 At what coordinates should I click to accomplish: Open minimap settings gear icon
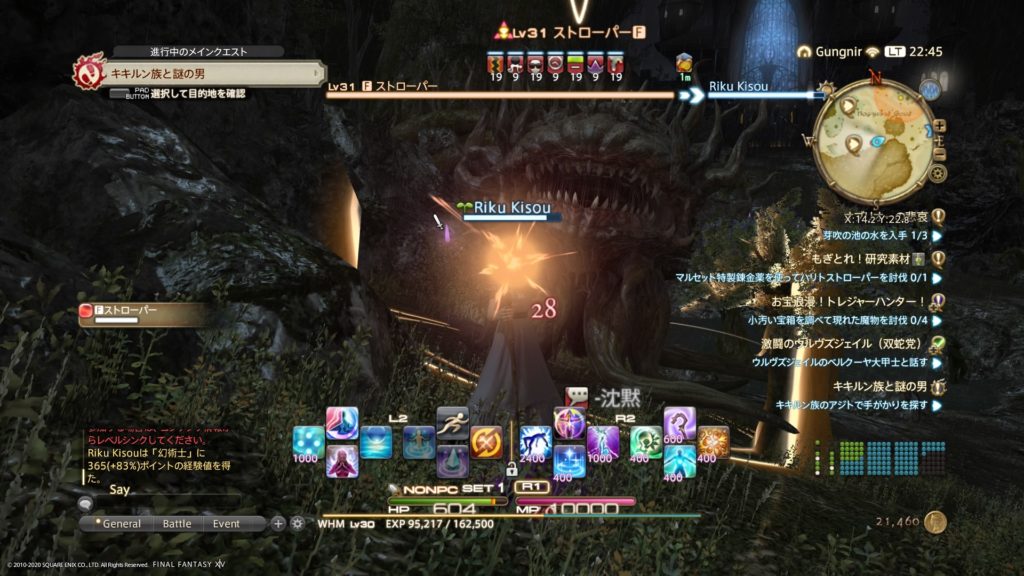coord(936,173)
